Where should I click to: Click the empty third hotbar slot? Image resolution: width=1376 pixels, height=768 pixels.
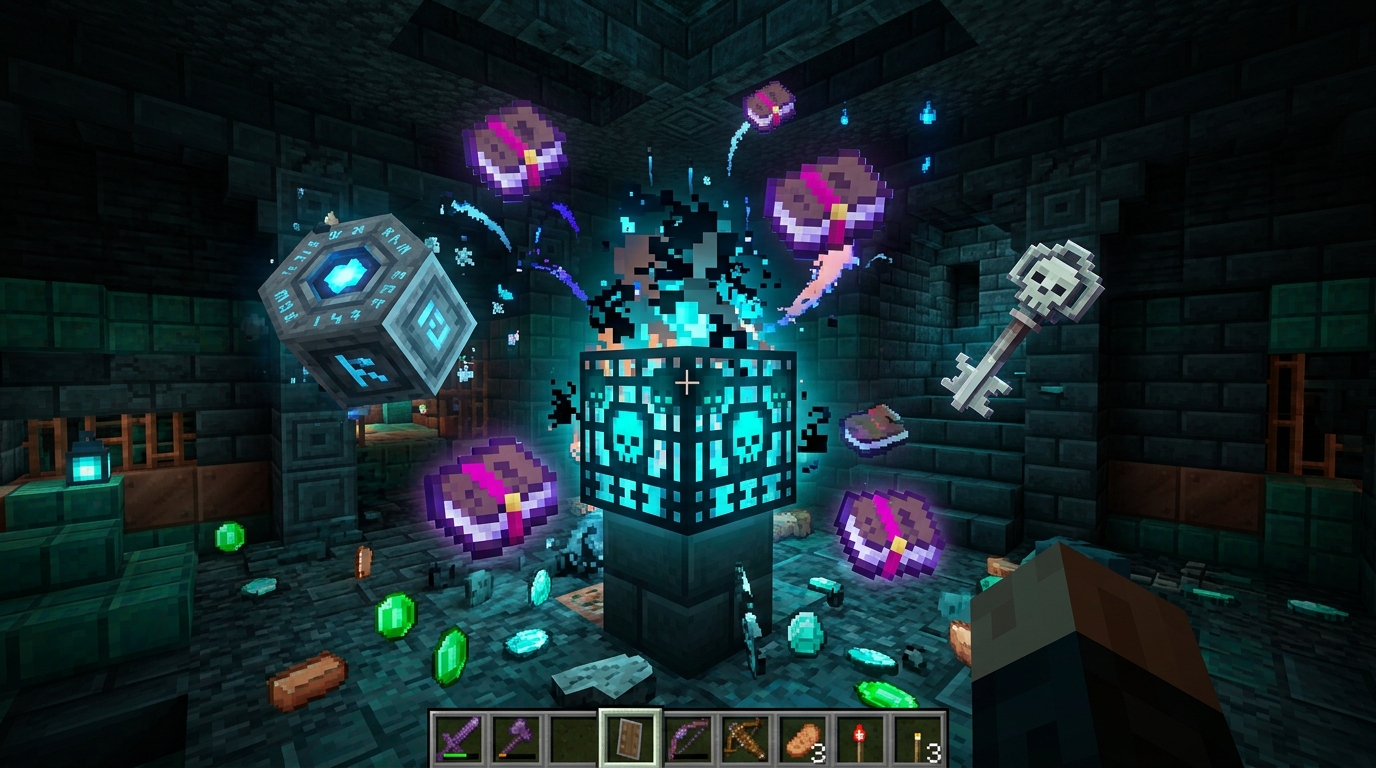[x=574, y=738]
